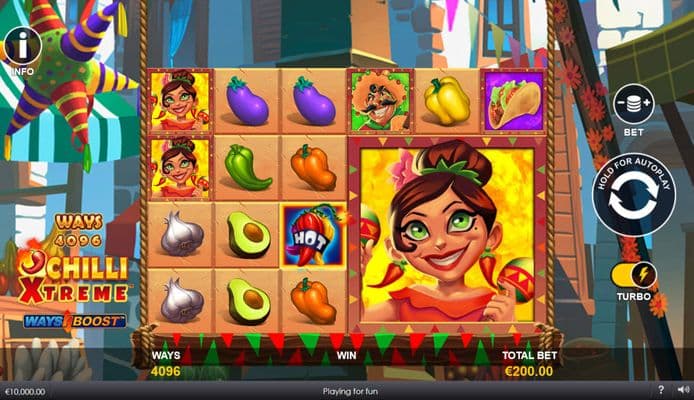The width and height of the screenshot is (694, 400).
Task: Open the Bet amount selector
Action: [x=633, y=104]
